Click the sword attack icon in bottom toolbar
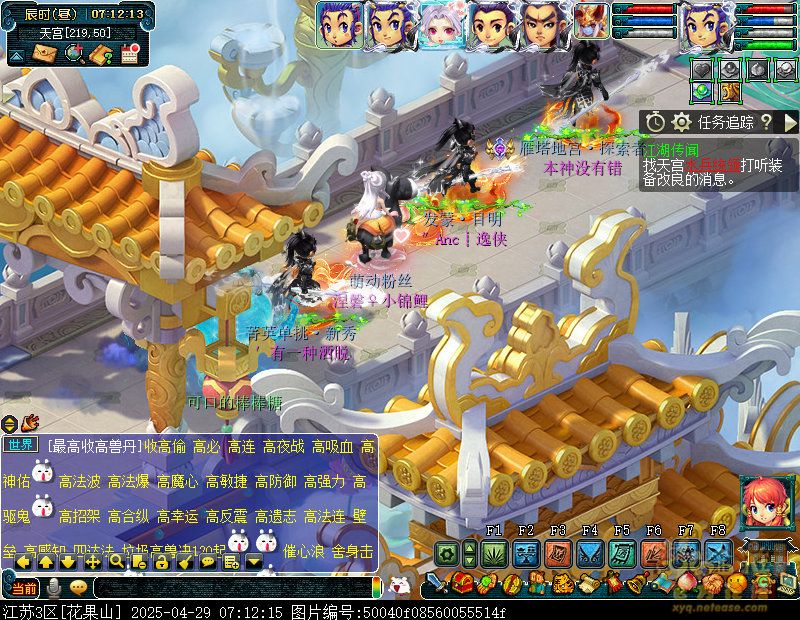Viewport: 800px width, 620px height. (437, 582)
